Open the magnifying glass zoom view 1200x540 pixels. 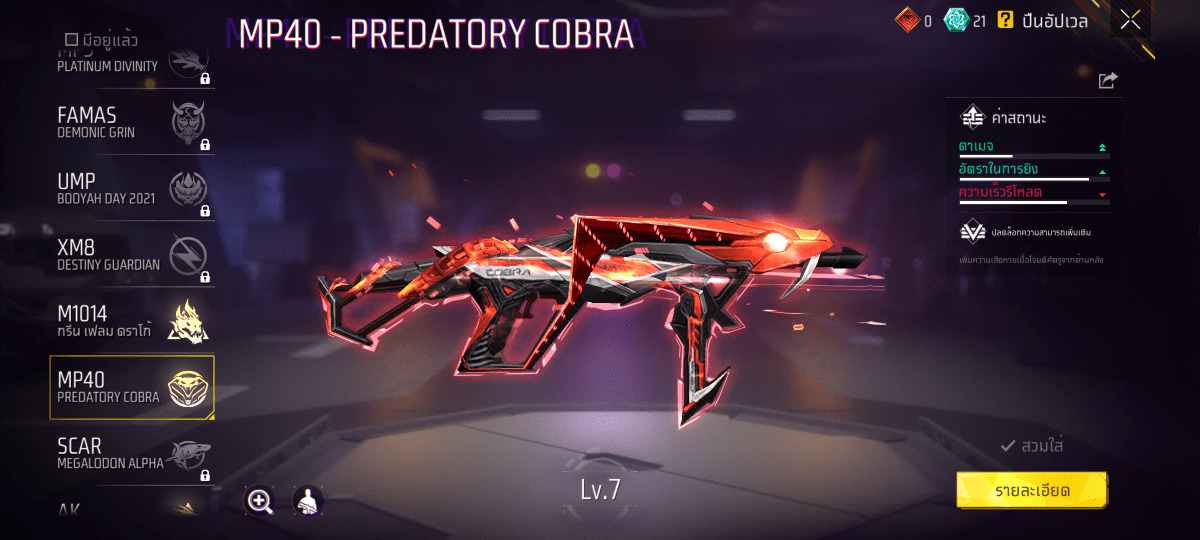pos(260,501)
